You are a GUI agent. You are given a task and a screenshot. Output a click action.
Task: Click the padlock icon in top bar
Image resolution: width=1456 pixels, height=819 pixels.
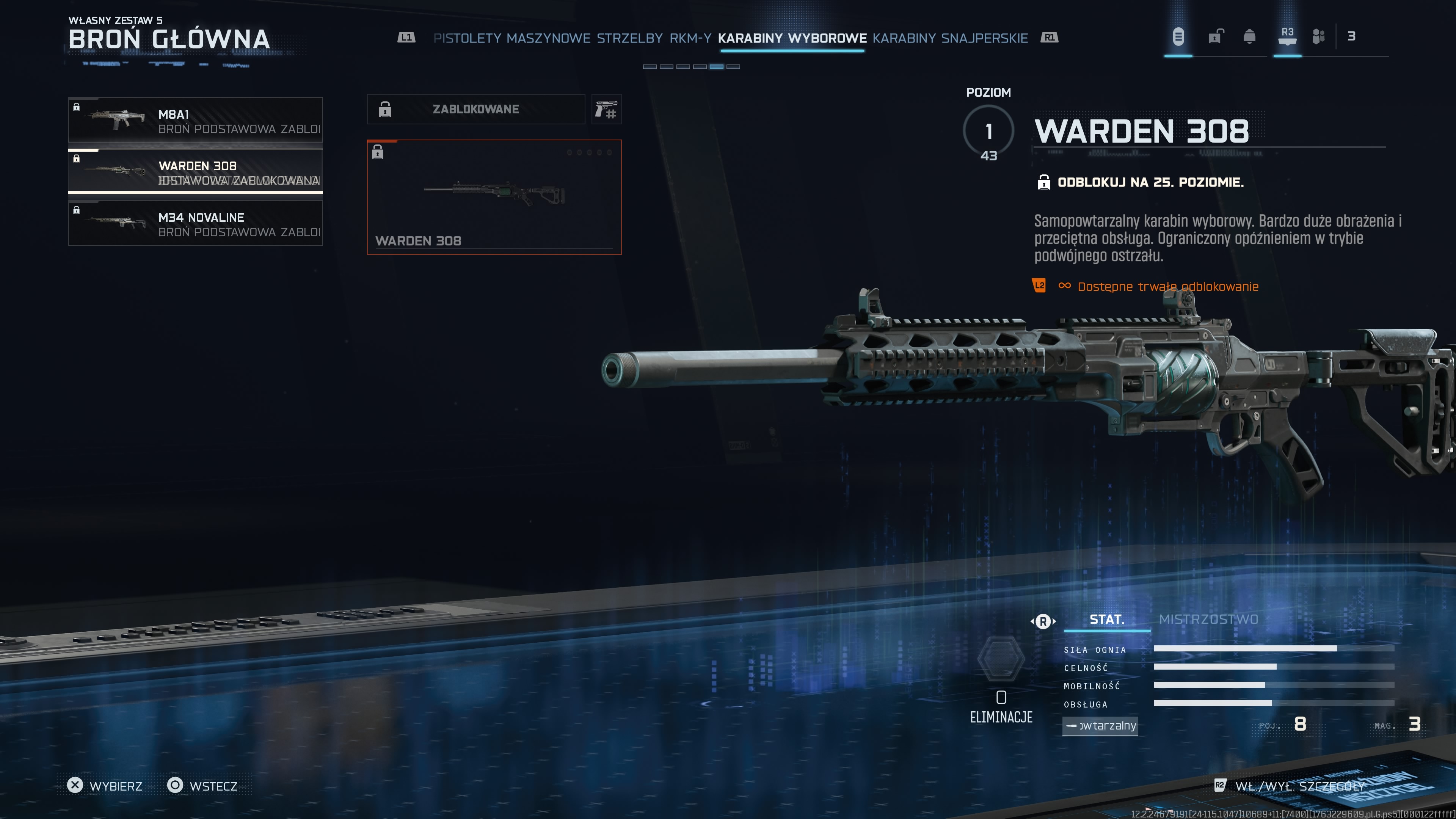(x=1216, y=37)
